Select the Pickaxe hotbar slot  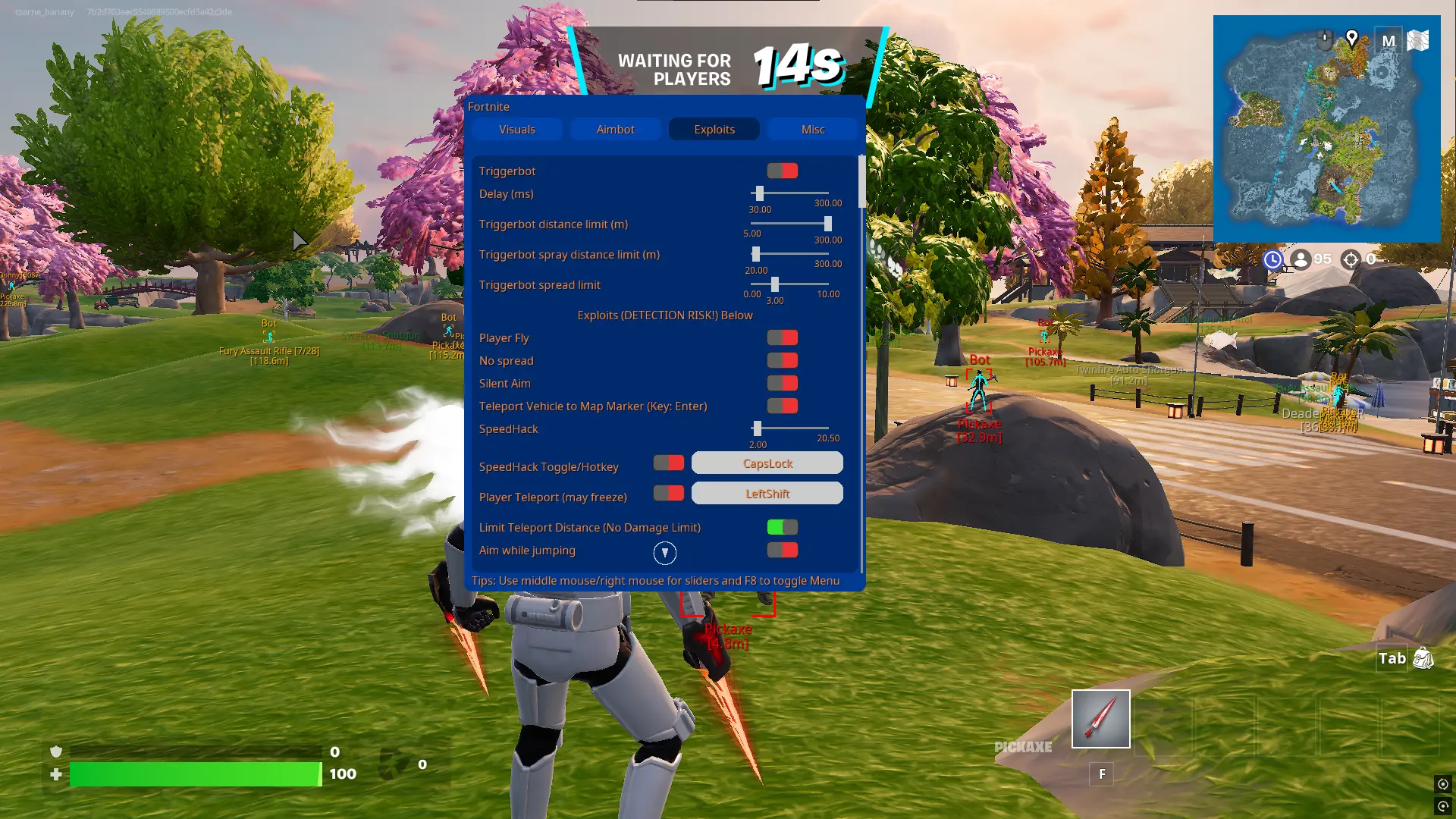[1100, 719]
